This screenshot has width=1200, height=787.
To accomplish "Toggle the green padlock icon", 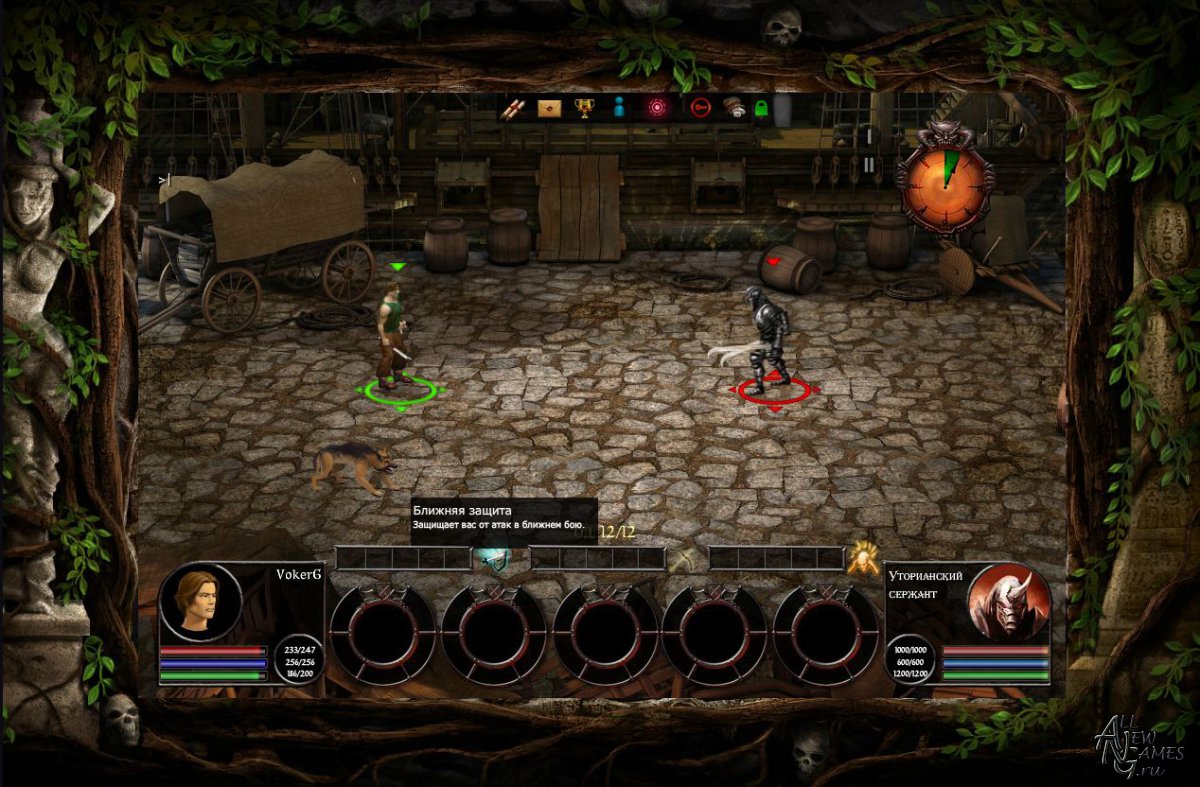I will pos(761,108).
